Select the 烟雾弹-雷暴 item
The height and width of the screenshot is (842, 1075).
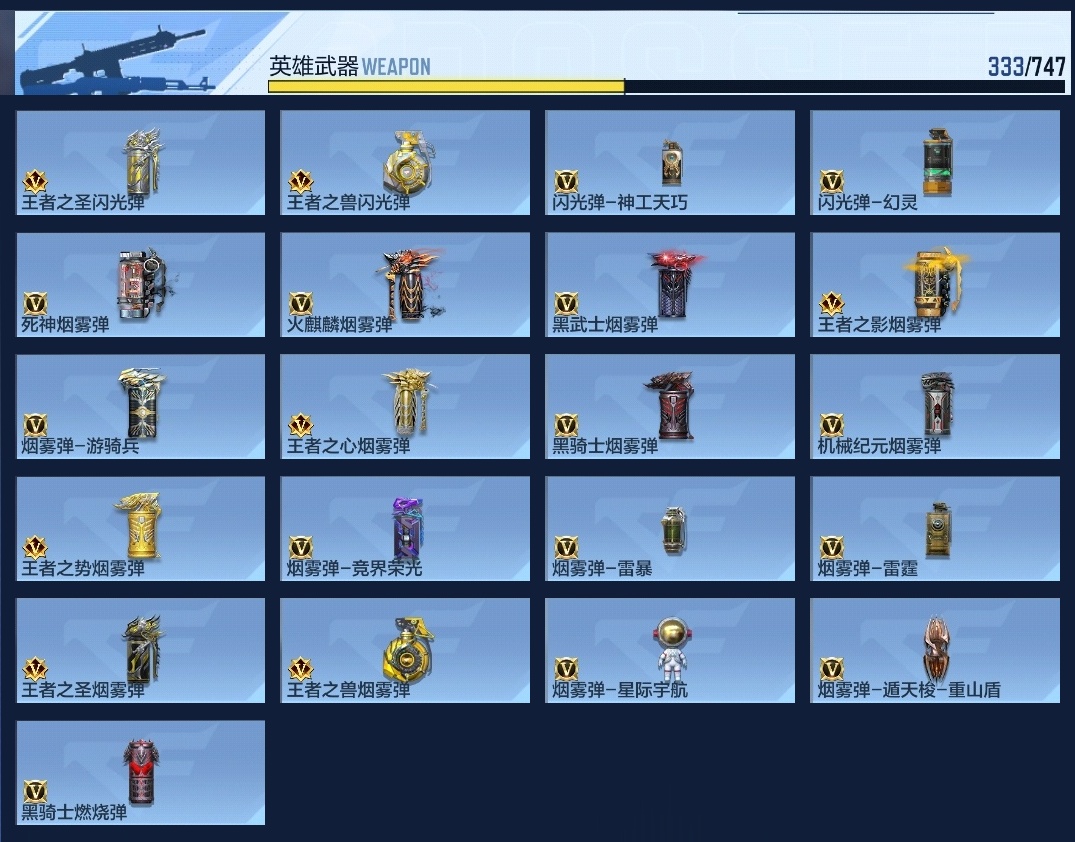pyautogui.click(x=670, y=528)
